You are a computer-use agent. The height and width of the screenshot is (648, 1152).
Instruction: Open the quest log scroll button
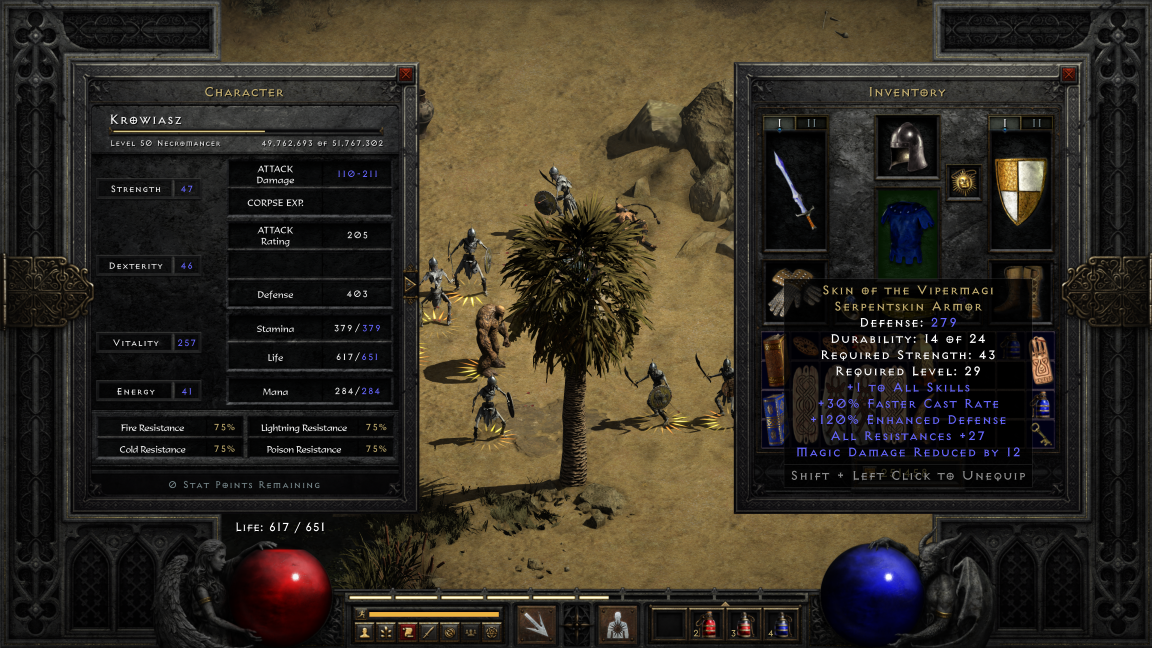(x=408, y=632)
